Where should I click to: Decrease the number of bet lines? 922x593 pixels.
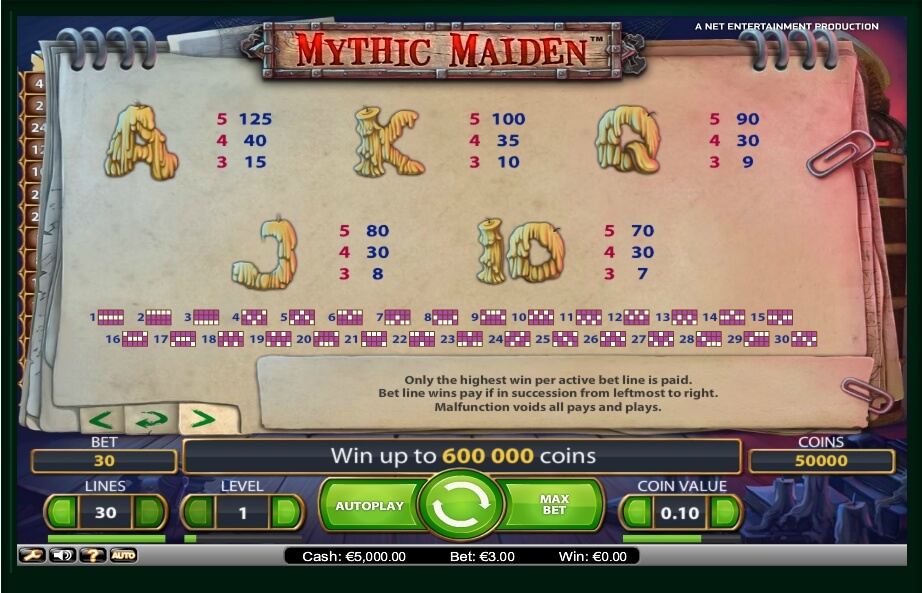[62, 513]
